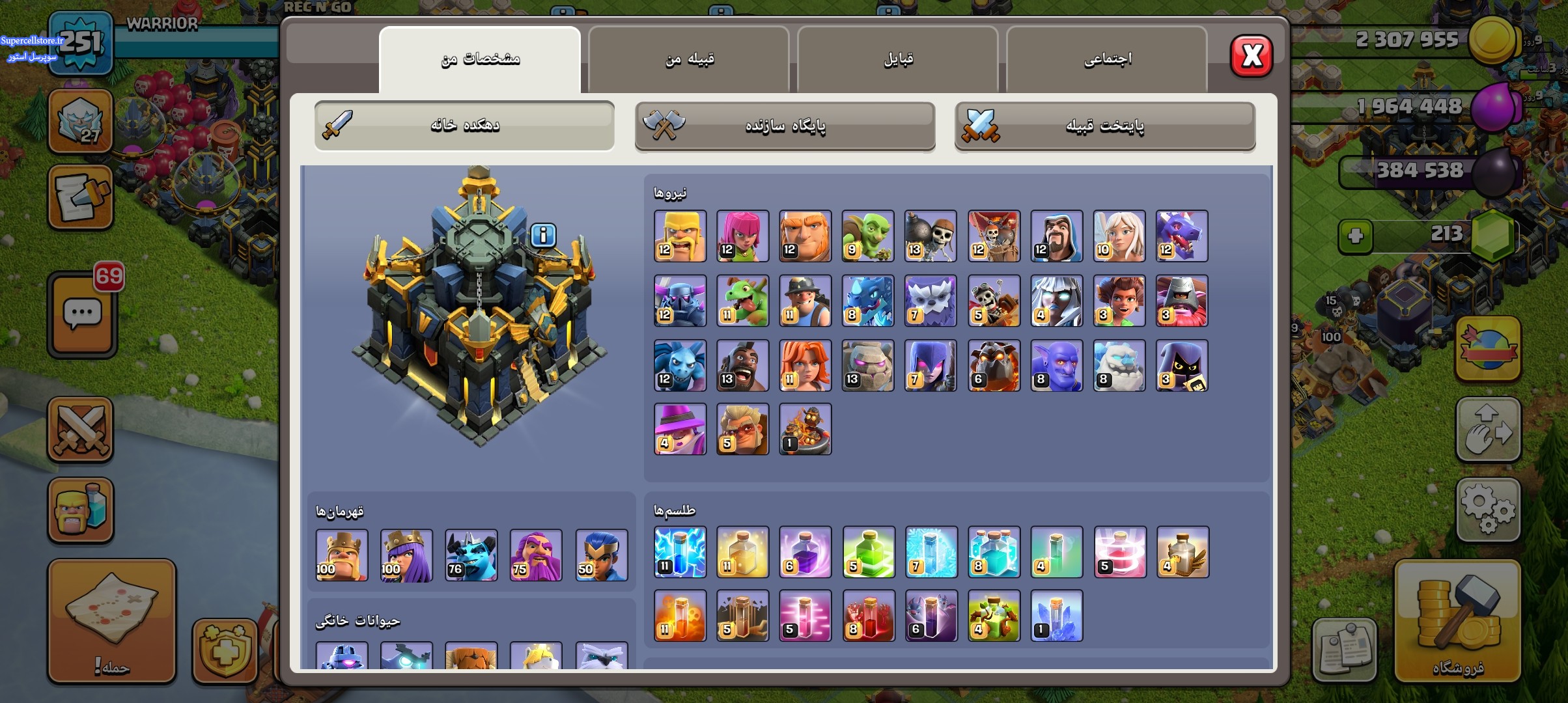Image resolution: width=1568 pixels, height=703 pixels.
Task: Choose the P.E.K.K.A troop icon
Action: click(680, 301)
